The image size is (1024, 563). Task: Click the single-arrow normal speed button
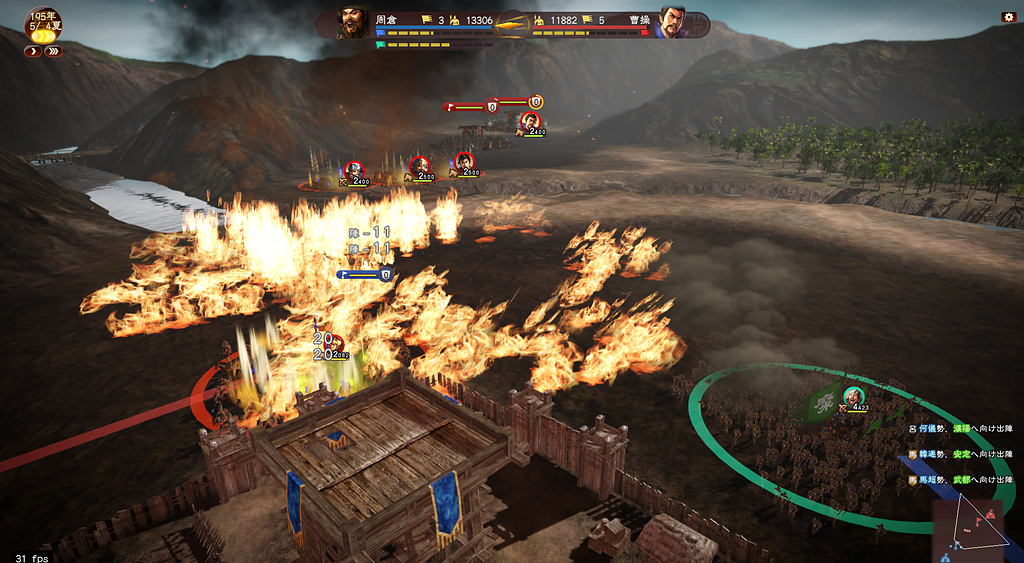point(33,51)
